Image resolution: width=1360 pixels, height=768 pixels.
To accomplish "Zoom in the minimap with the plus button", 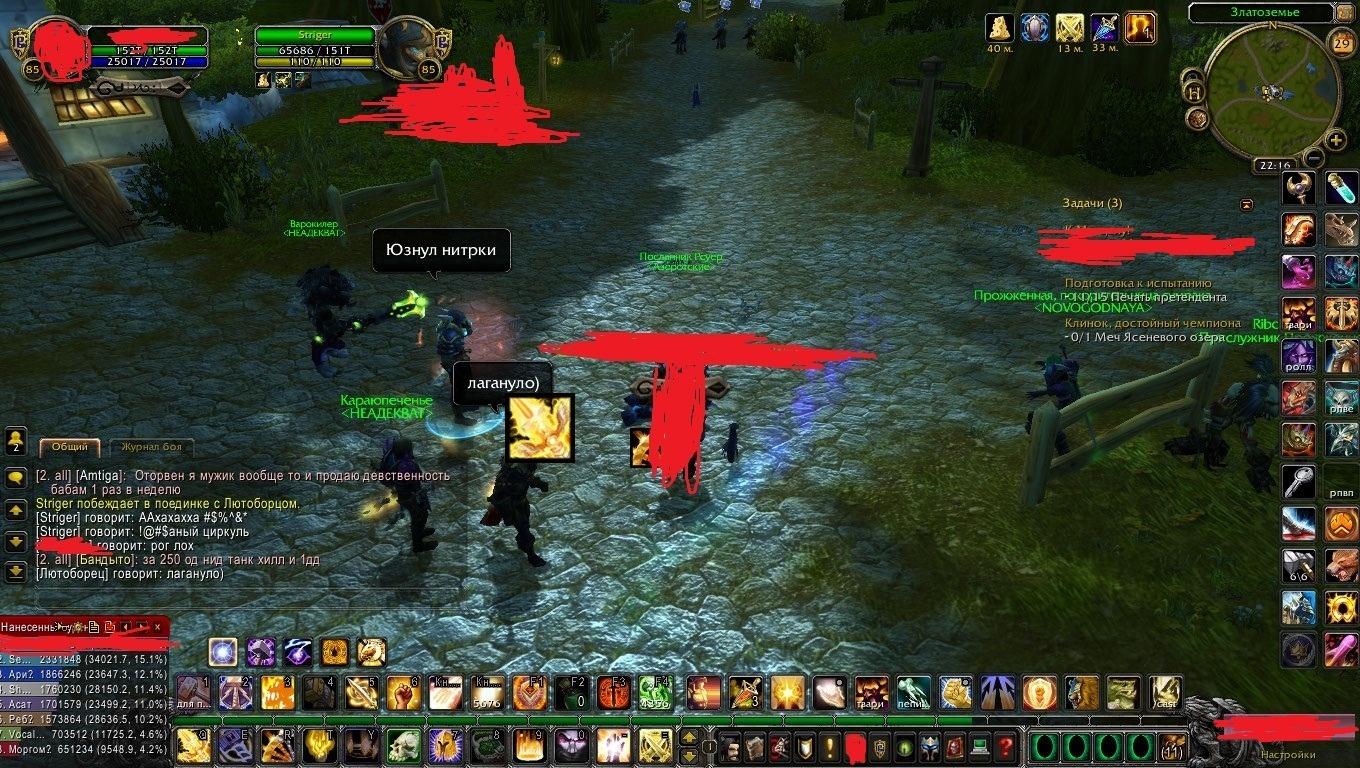I will point(1335,139).
